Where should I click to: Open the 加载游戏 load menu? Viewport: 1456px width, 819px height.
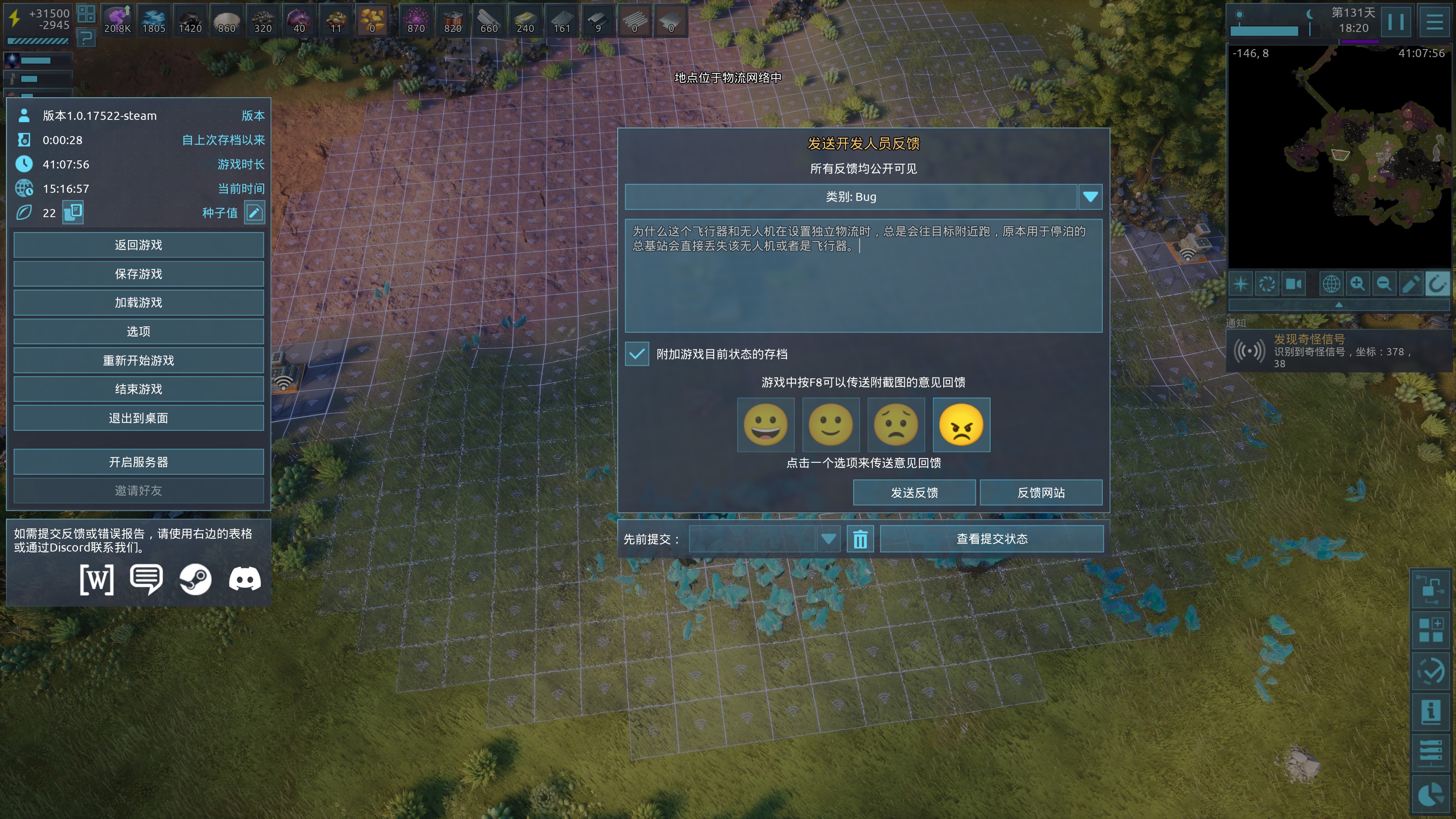click(139, 303)
